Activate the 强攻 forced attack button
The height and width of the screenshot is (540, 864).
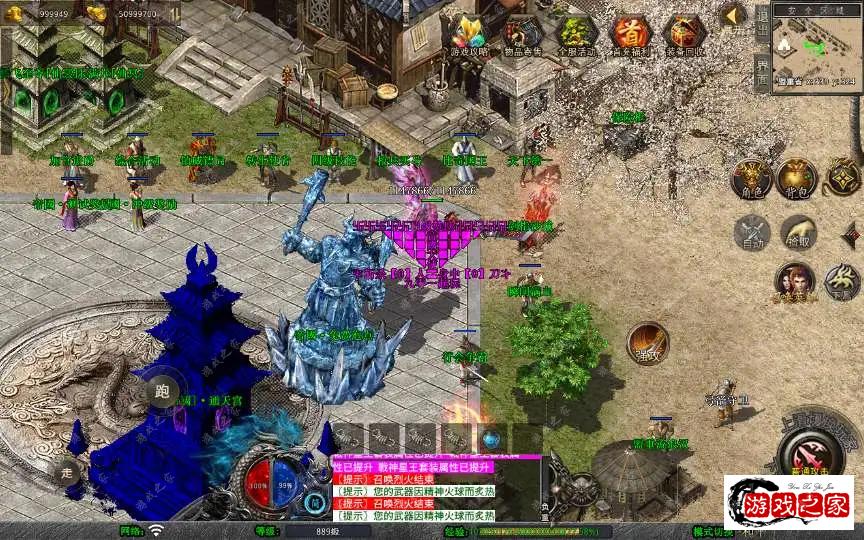[648, 342]
